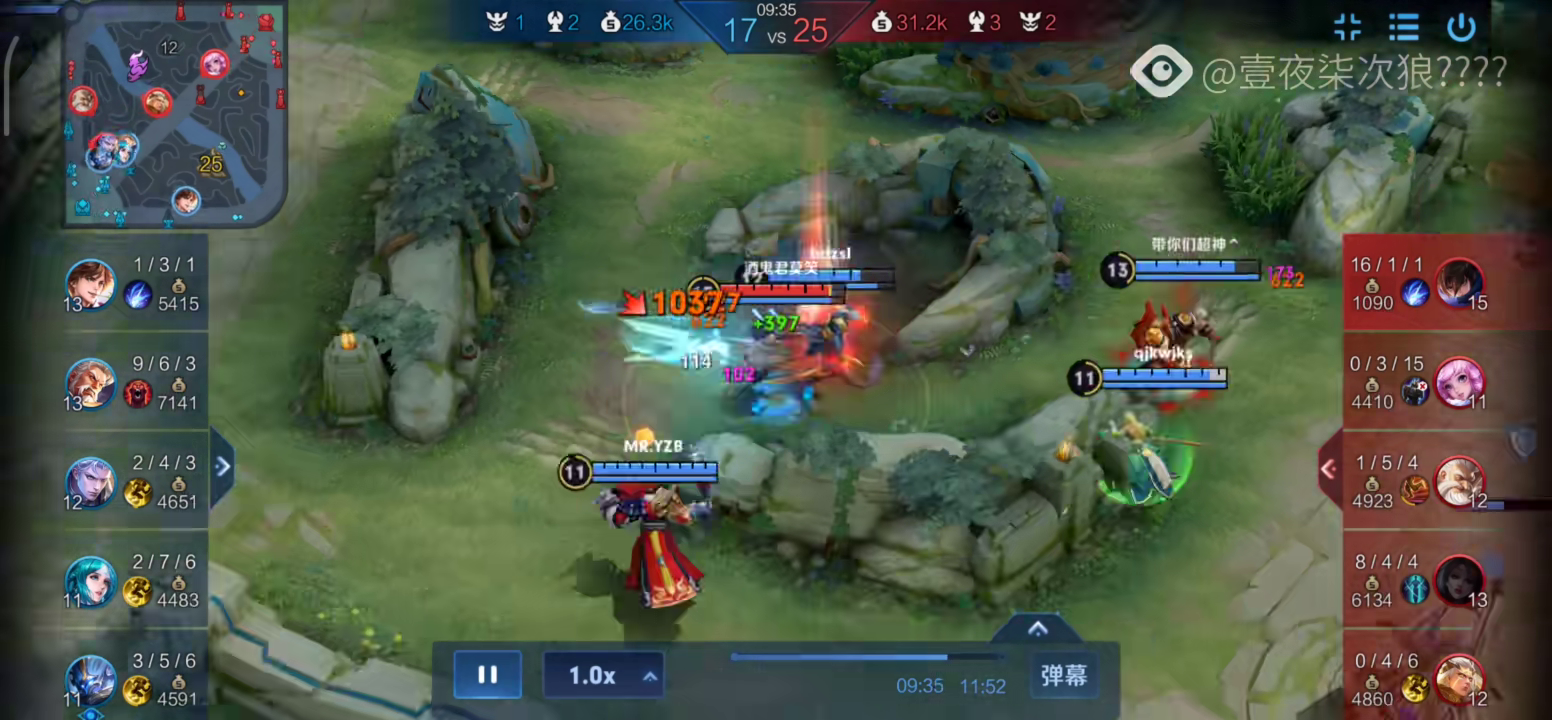Toggle the 弹幕 danmaku comments overlay
The width and height of the screenshot is (1552, 720).
point(1063,674)
